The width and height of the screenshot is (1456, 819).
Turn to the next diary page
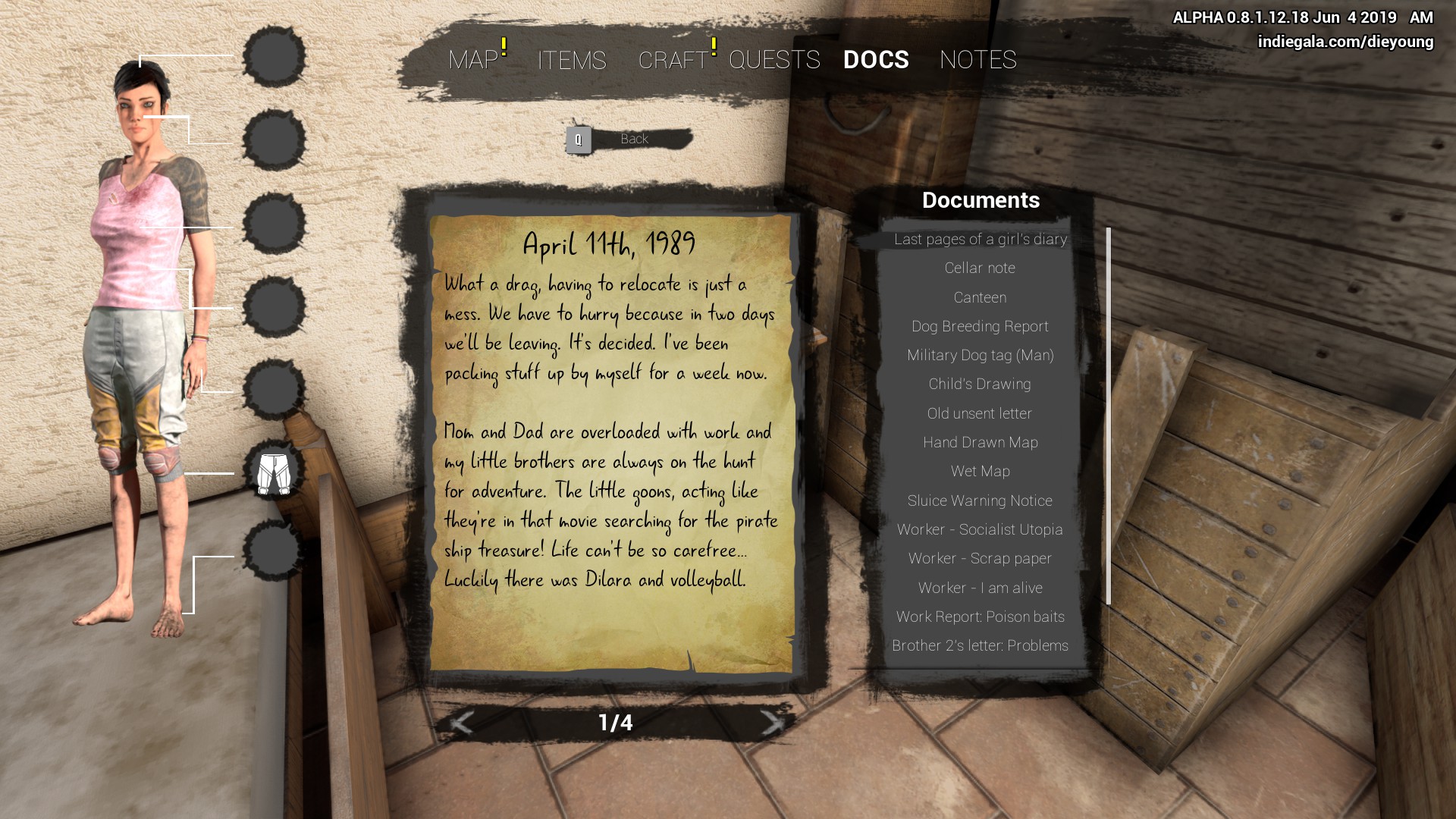(x=772, y=723)
